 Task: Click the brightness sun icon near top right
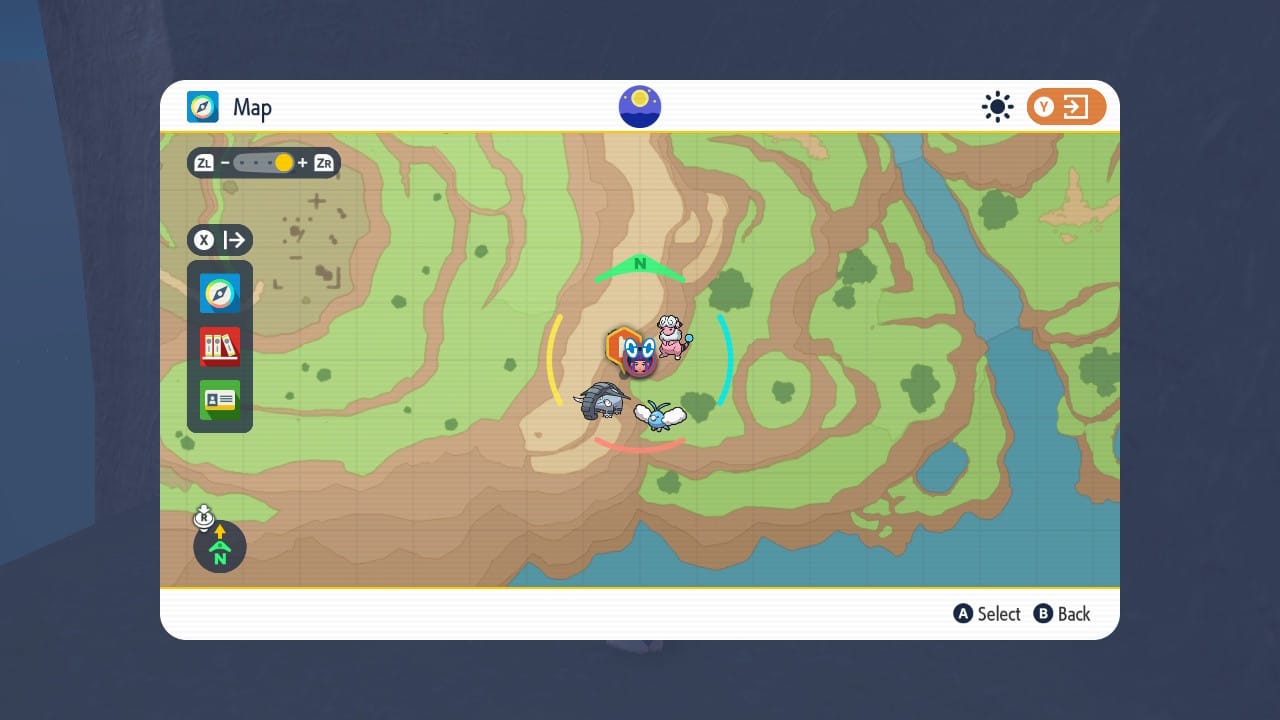pos(997,106)
